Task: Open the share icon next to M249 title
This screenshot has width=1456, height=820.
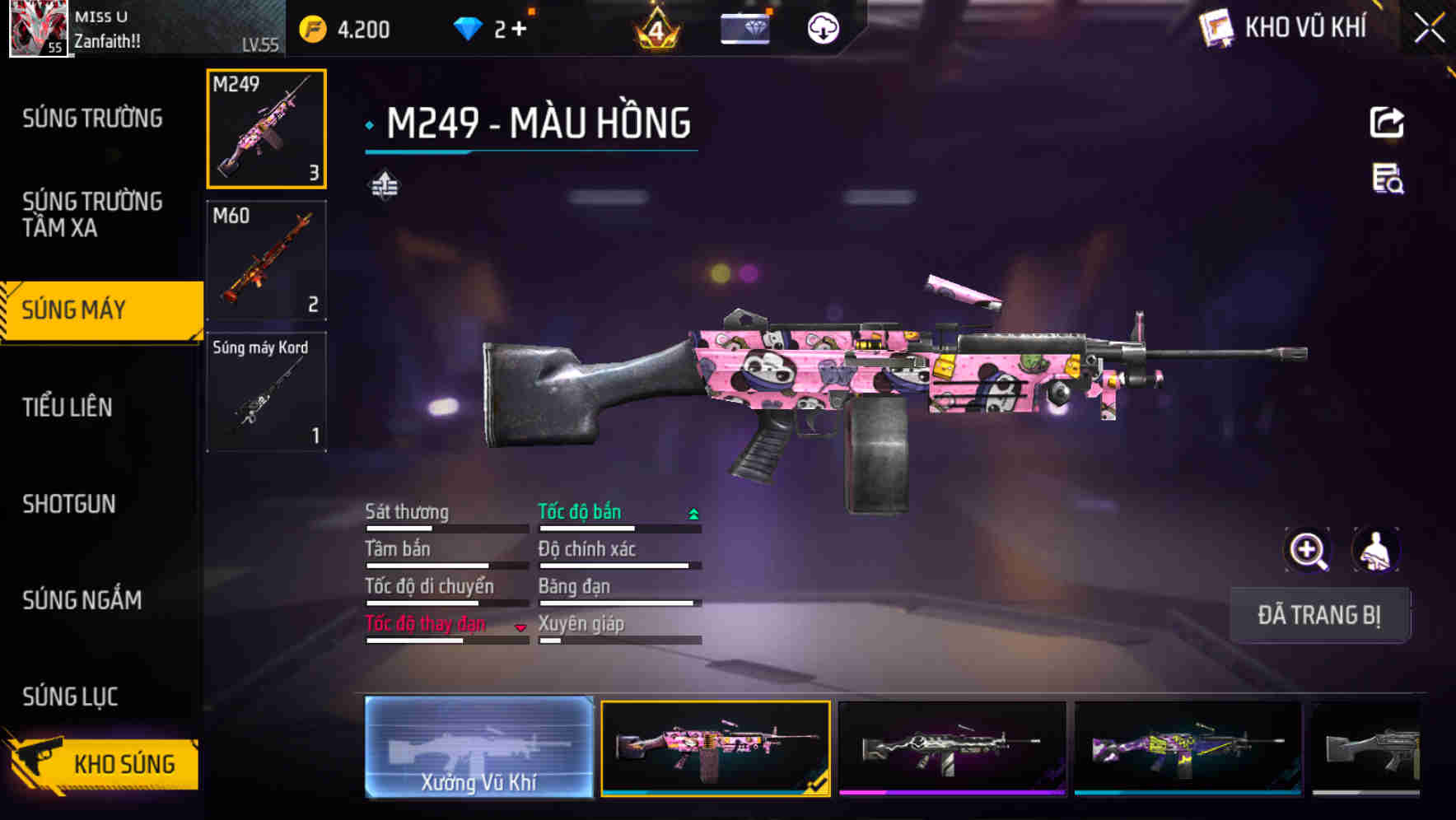Action: [x=1388, y=122]
